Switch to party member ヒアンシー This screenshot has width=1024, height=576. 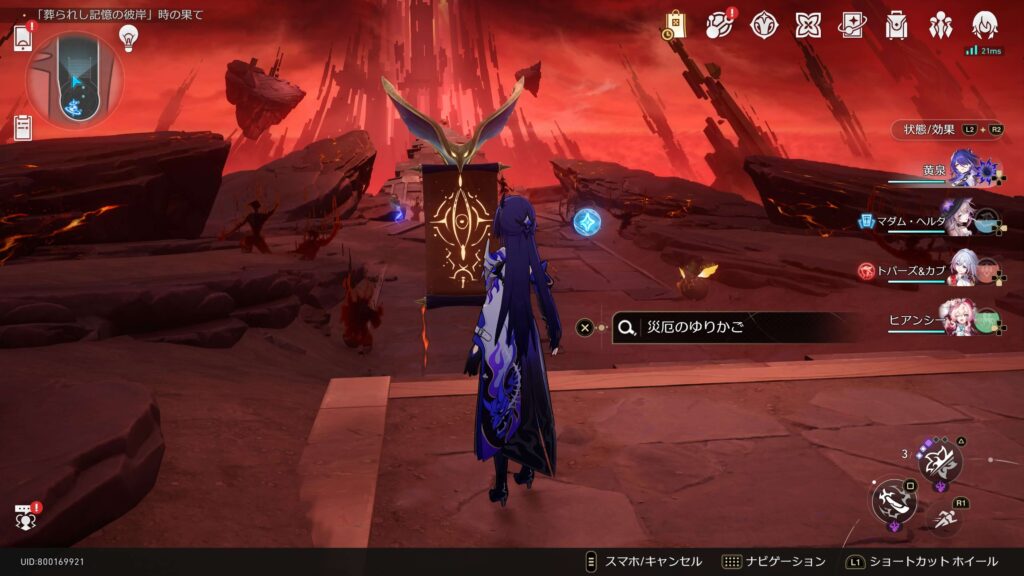point(962,317)
